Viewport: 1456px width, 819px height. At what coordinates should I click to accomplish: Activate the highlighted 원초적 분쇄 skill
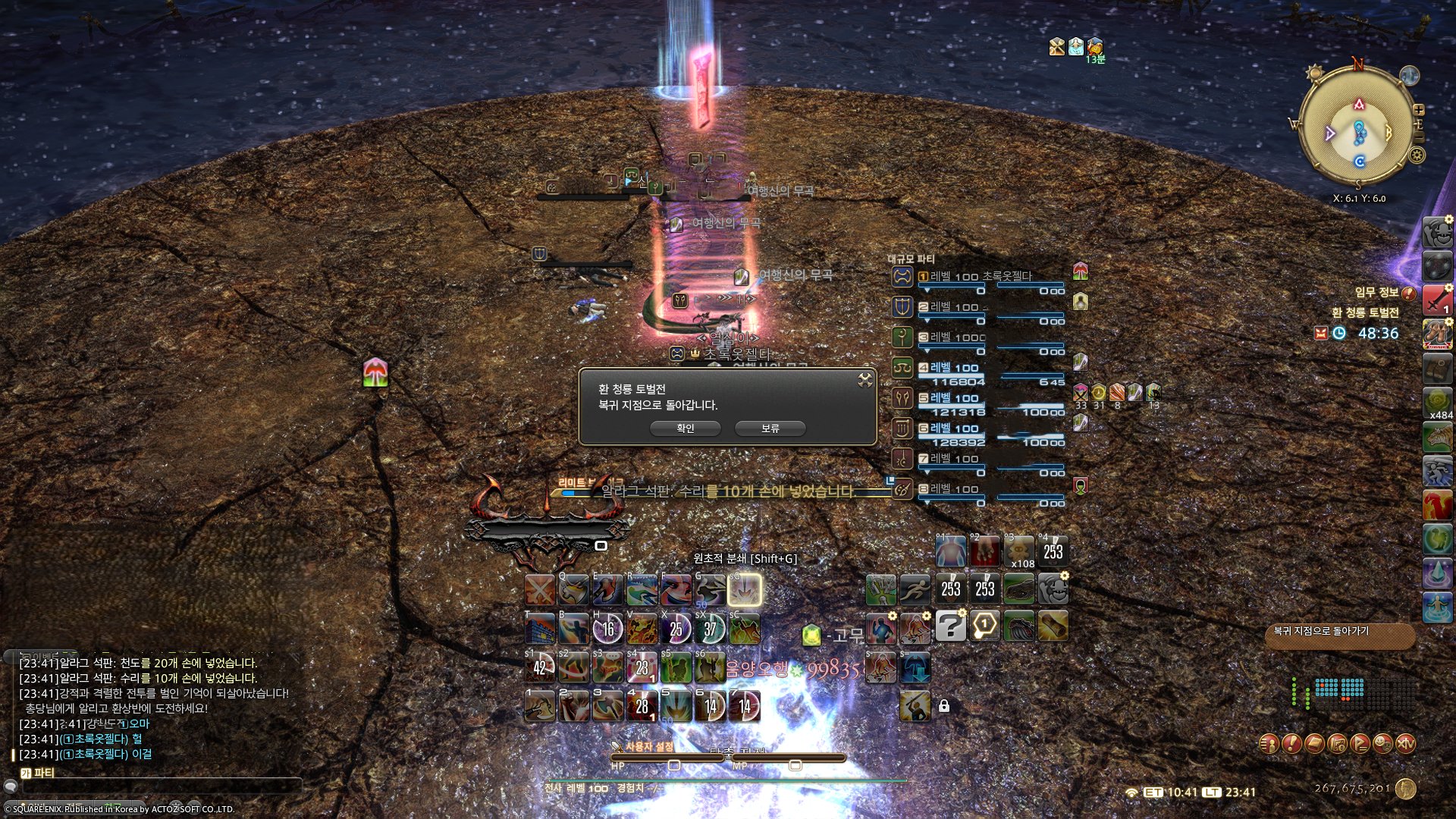pyautogui.click(x=744, y=590)
